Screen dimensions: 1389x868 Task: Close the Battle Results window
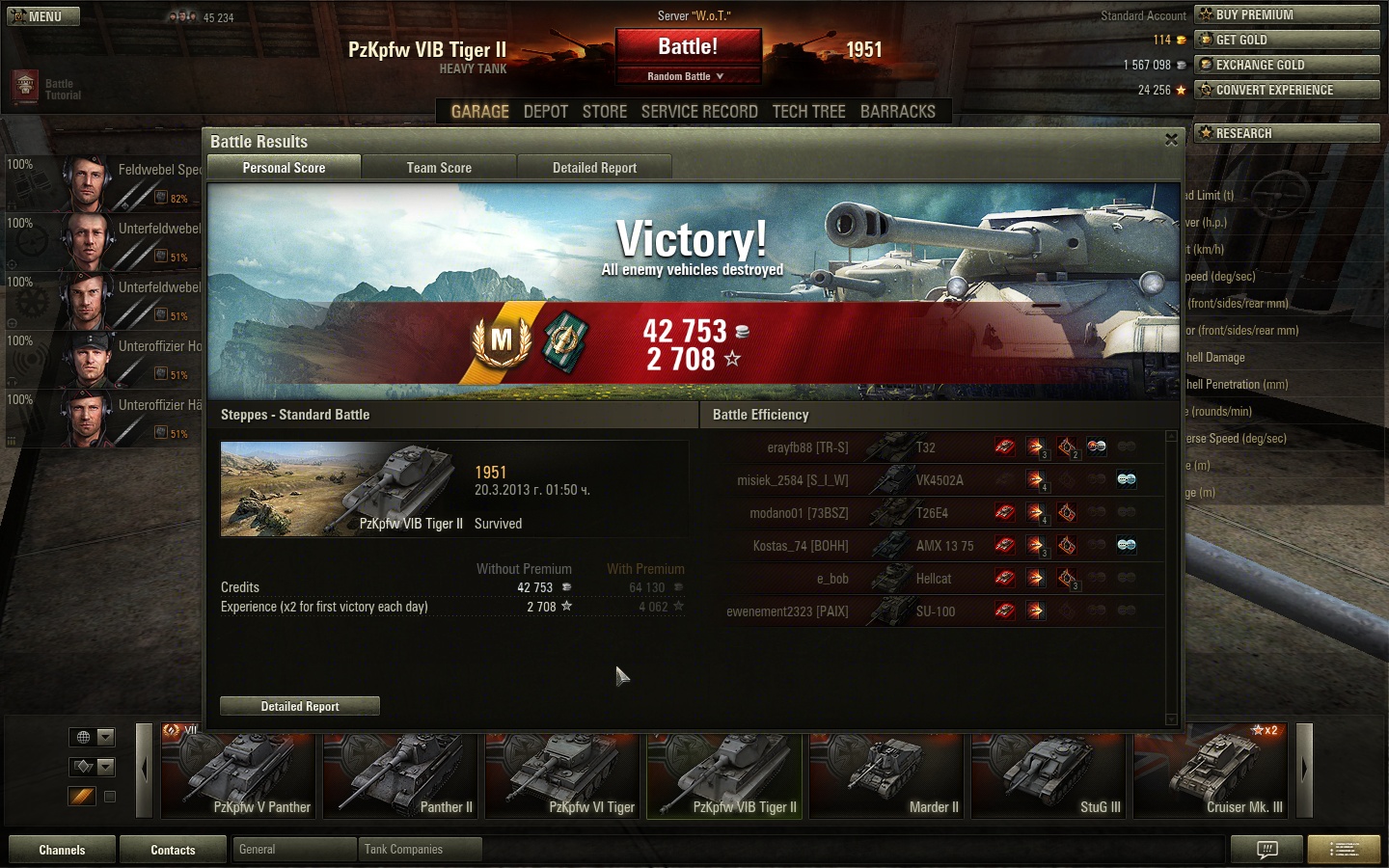(x=1171, y=140)
